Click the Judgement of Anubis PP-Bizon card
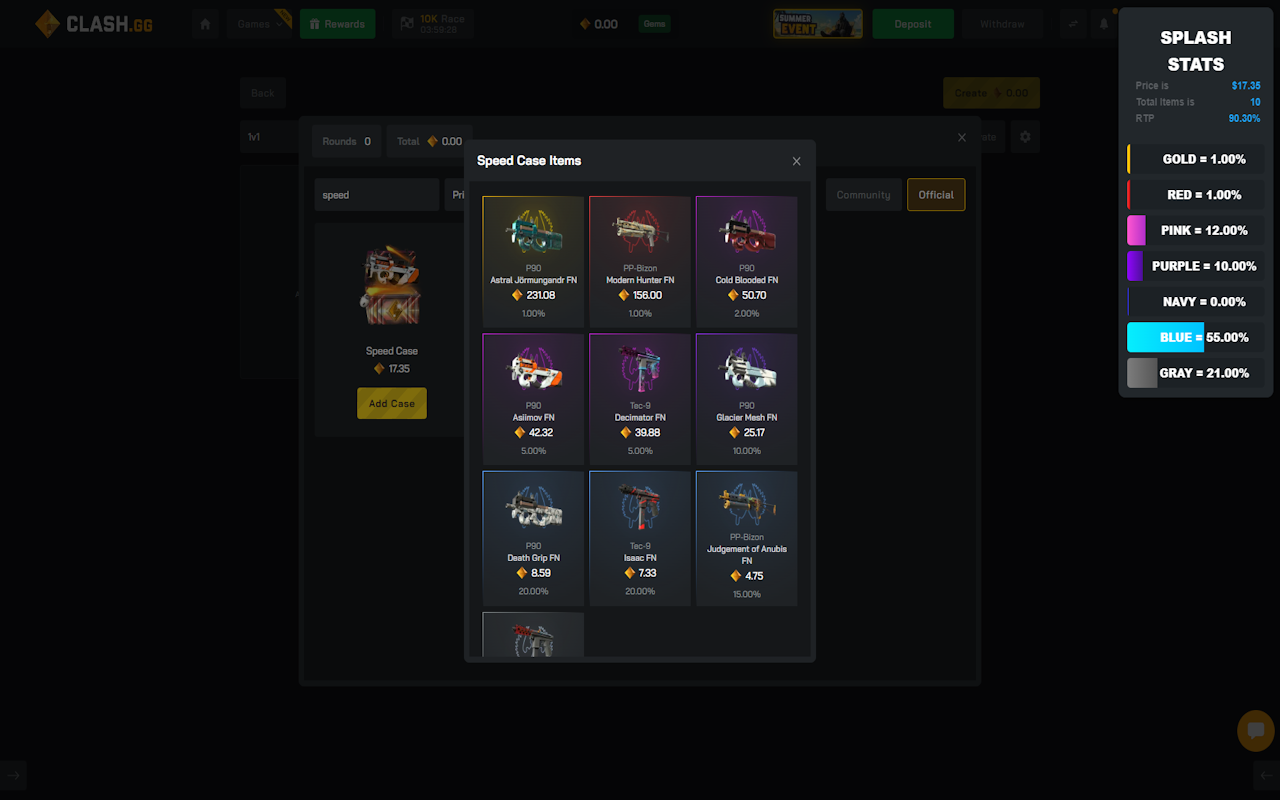1280x800 pixels. coord(746,537)
